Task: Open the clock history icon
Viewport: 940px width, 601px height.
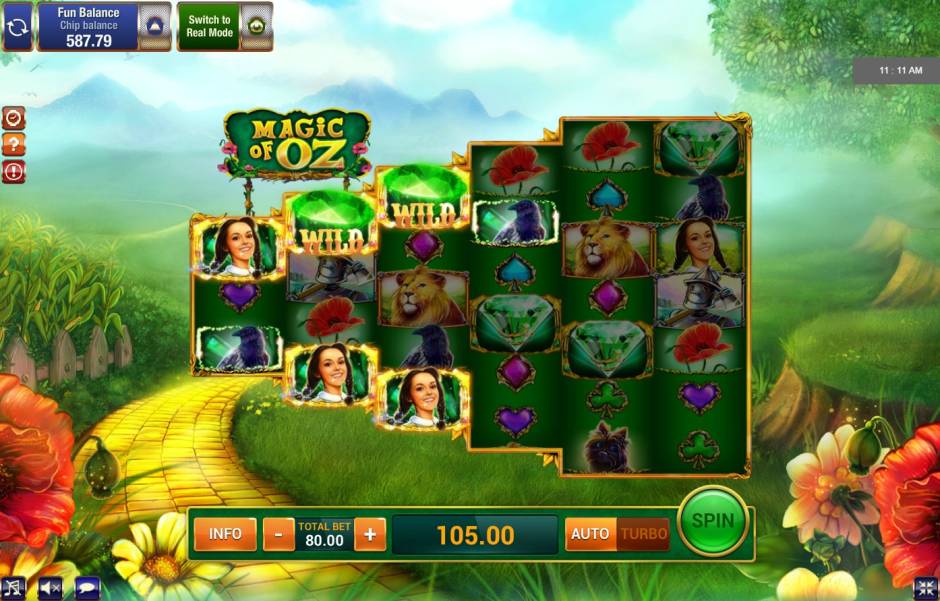Action: coord(14,118)
